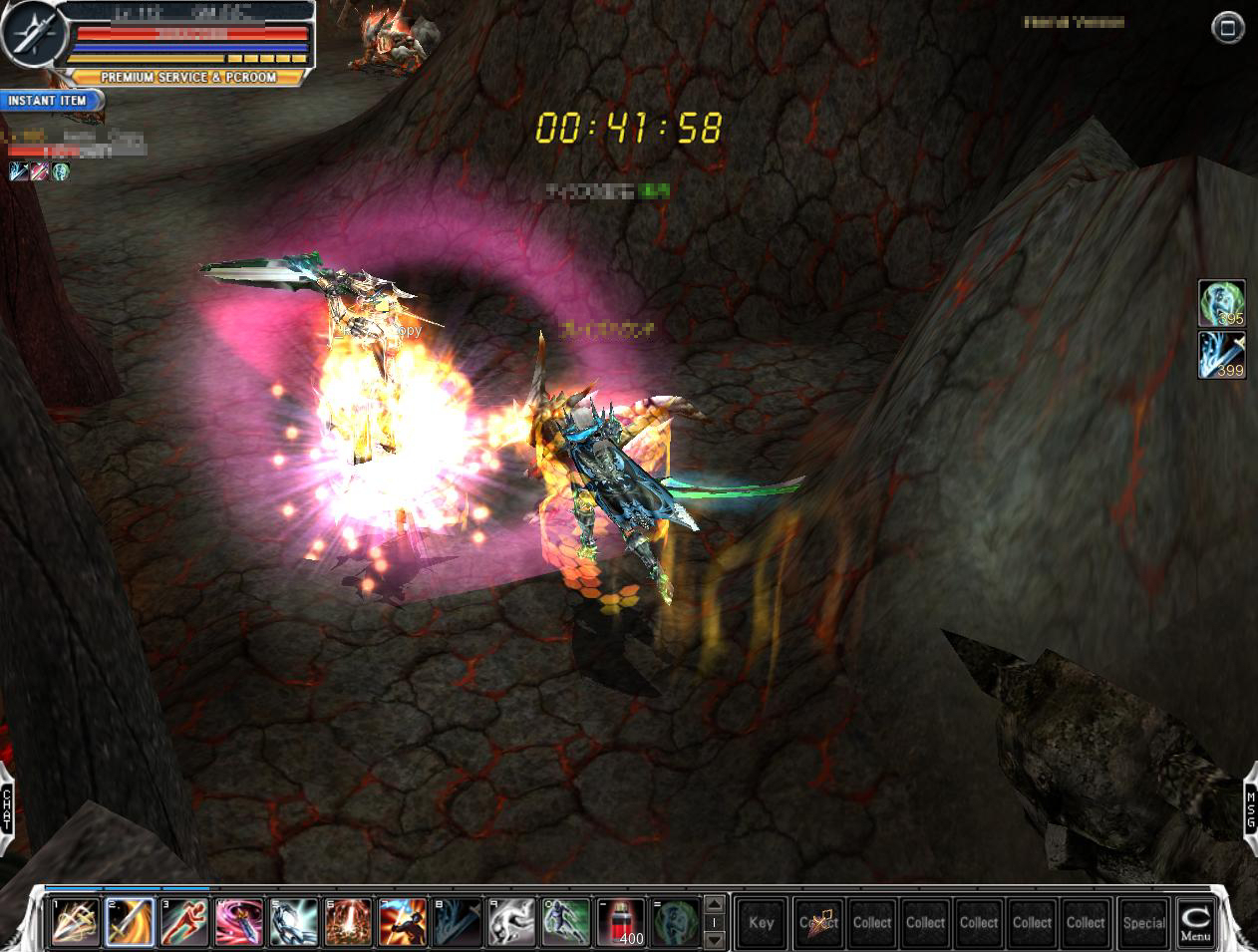Select the flaming sword skill in slot 2

130,922
